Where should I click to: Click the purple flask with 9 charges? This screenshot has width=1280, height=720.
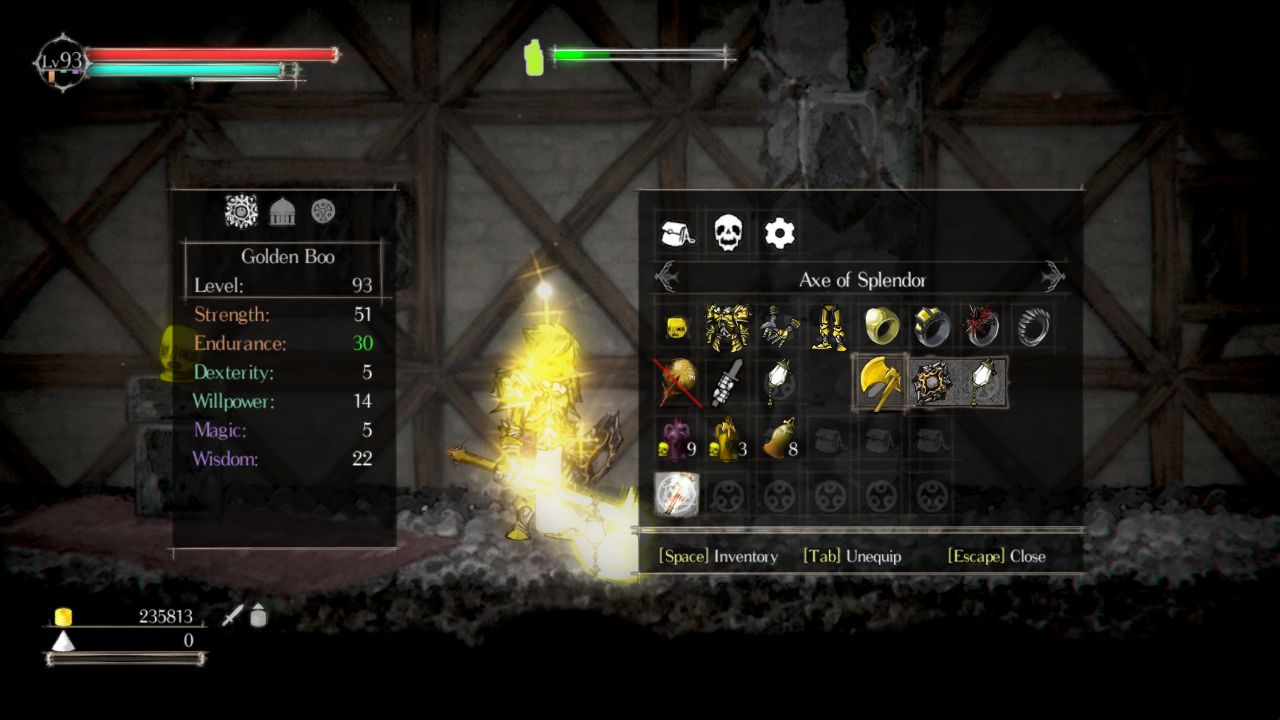click(677, 442)
